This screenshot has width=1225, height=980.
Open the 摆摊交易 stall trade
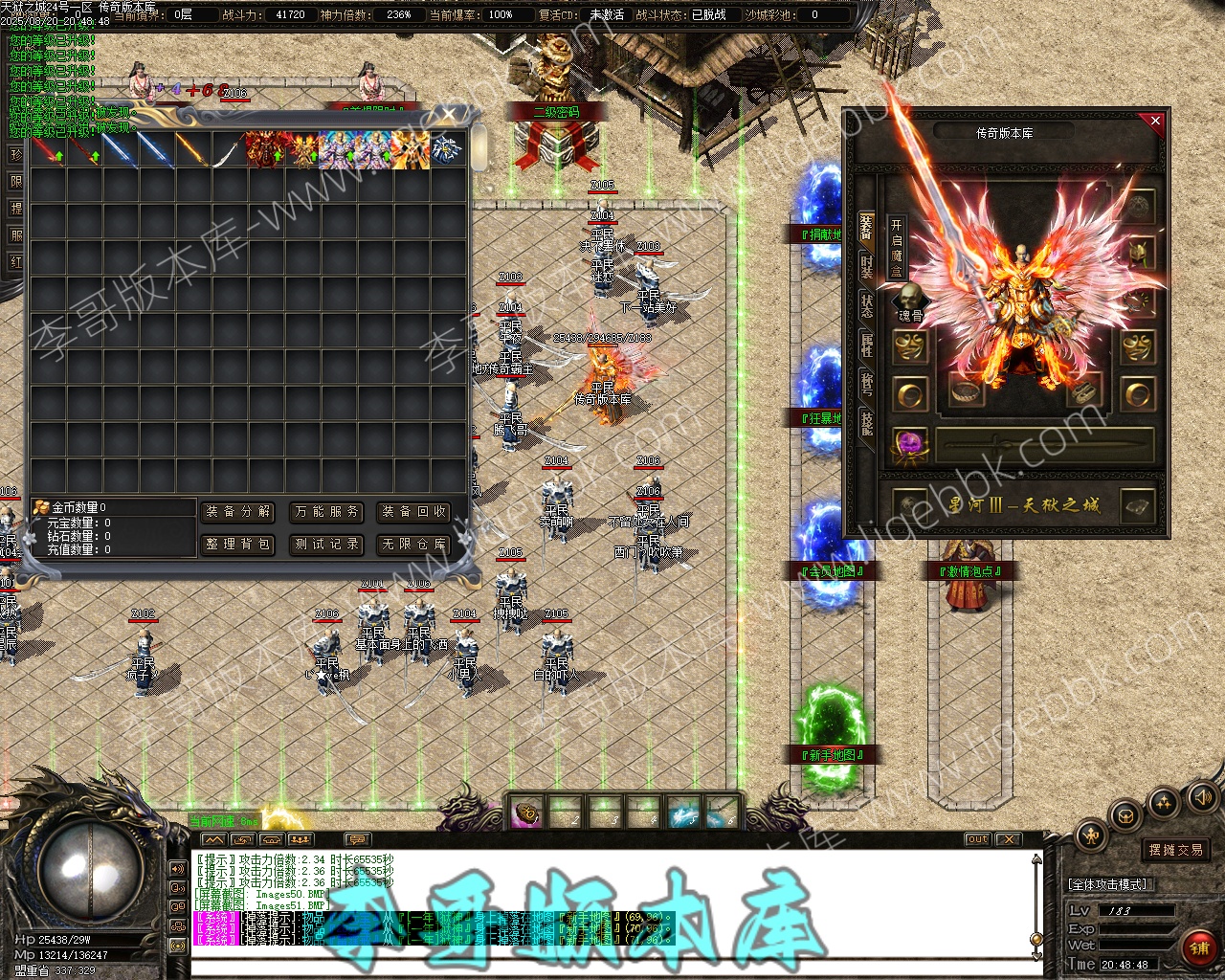pos(1175,850)
